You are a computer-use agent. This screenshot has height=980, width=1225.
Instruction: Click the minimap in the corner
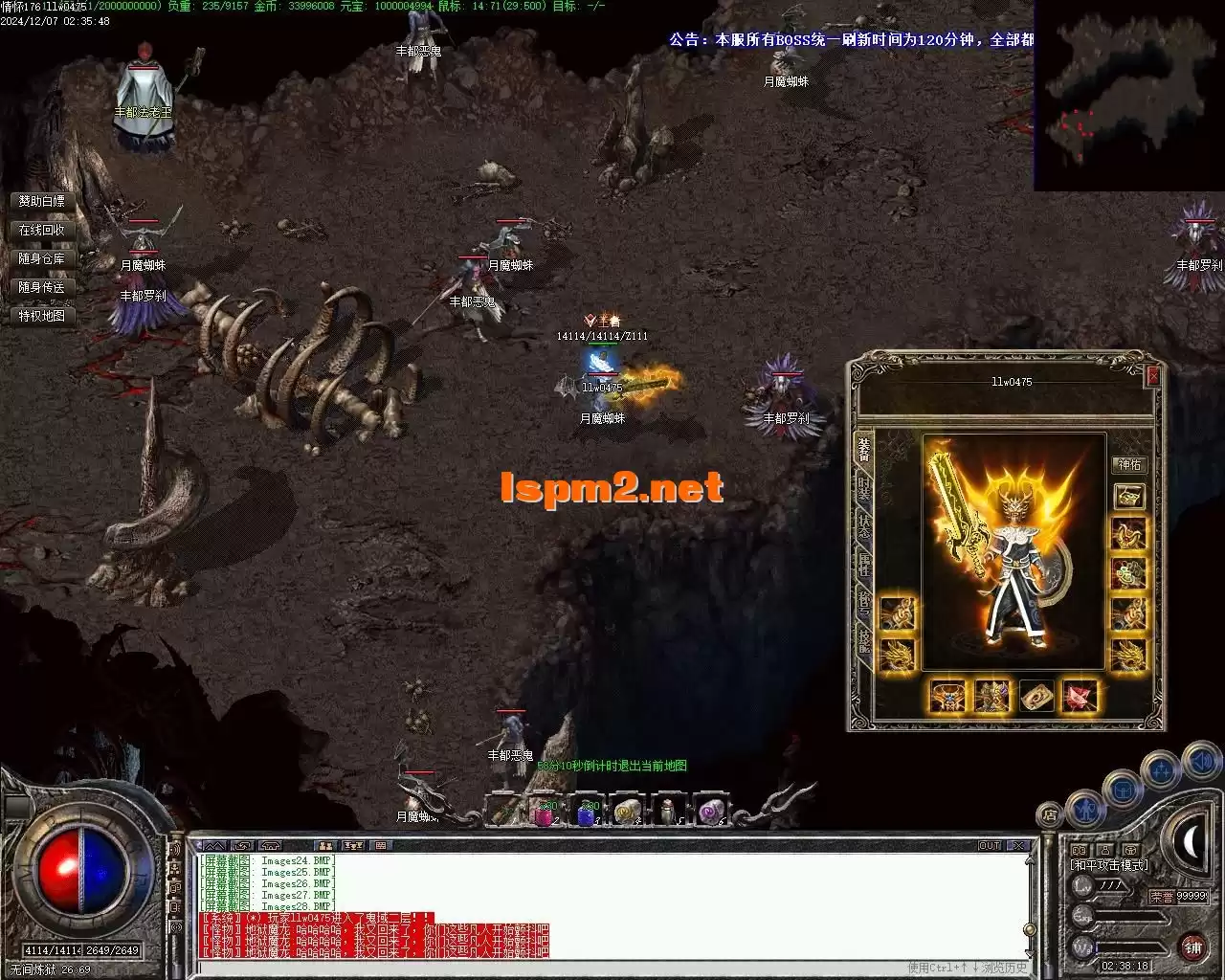coord(1129,96)
